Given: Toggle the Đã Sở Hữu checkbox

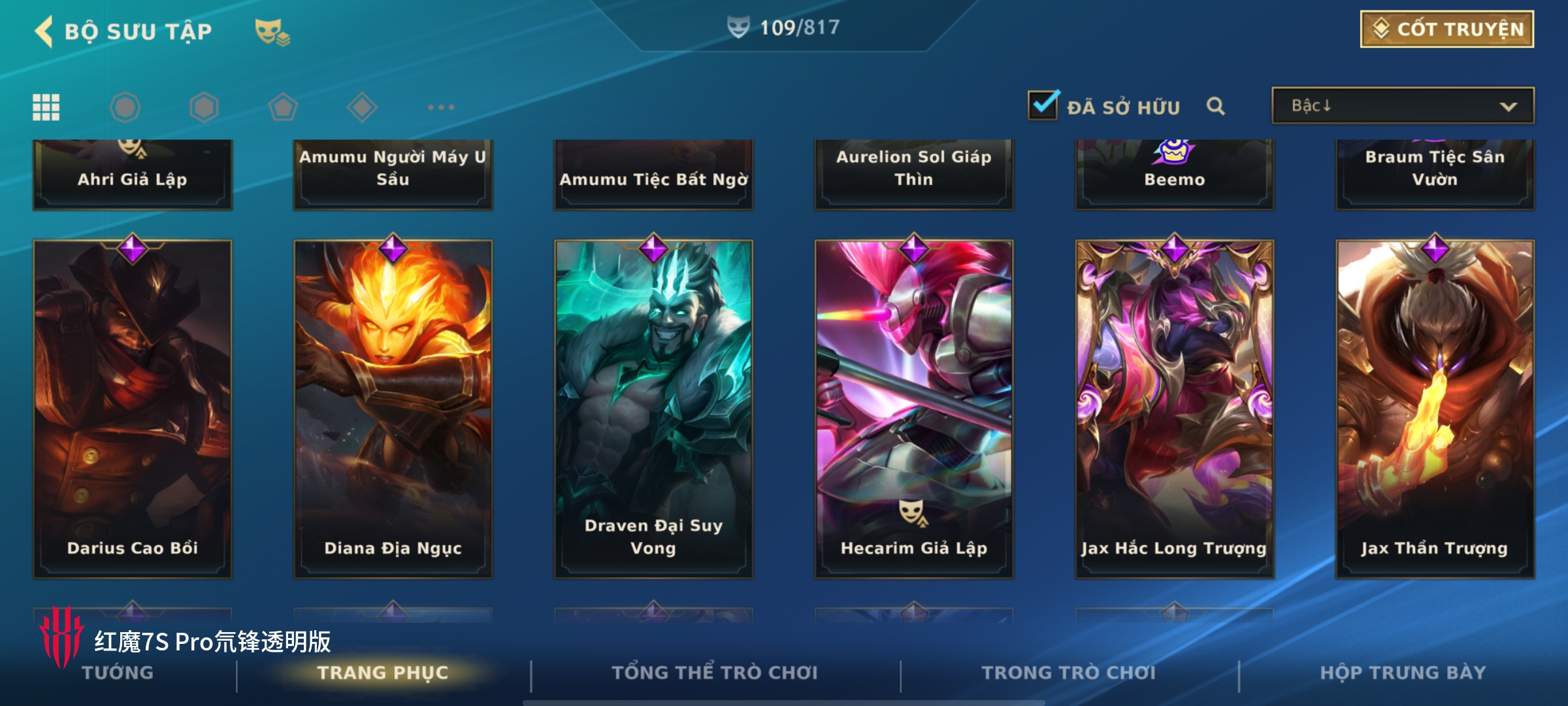Looking at the screenshot, I should point(1043,106).
